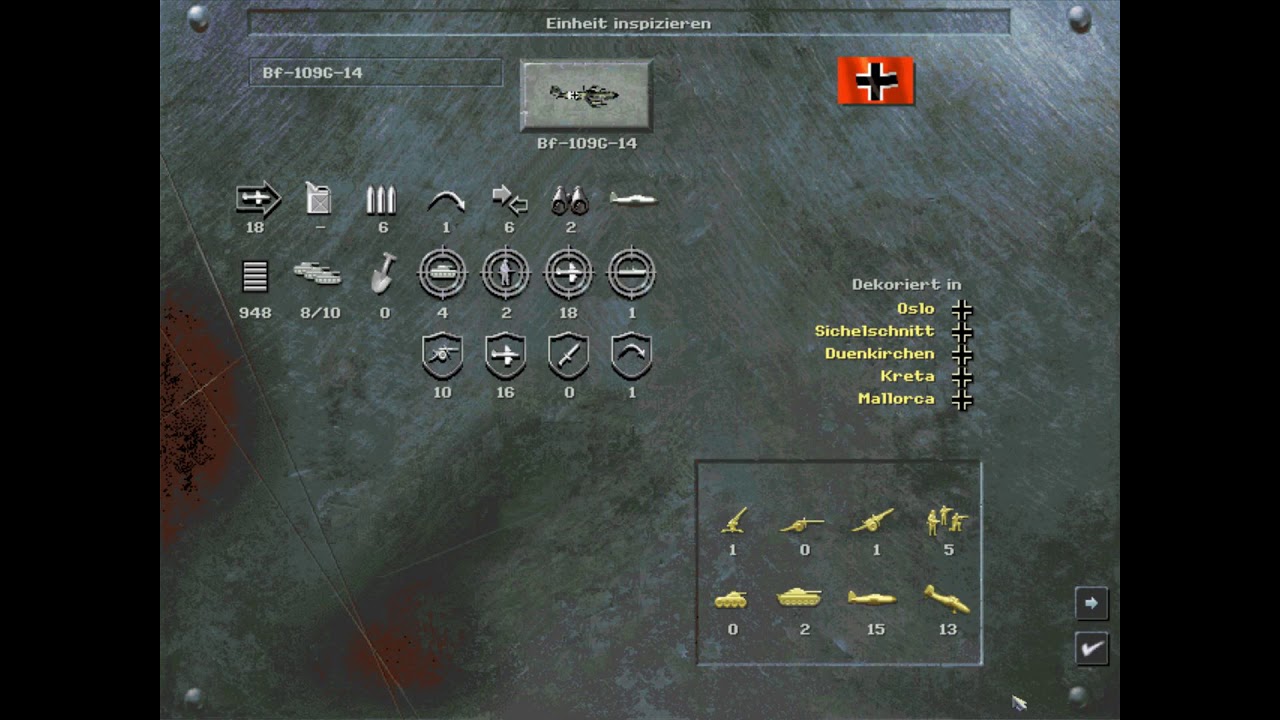Click the hard attack tank crosshair icon

click(x=442, y=272)
